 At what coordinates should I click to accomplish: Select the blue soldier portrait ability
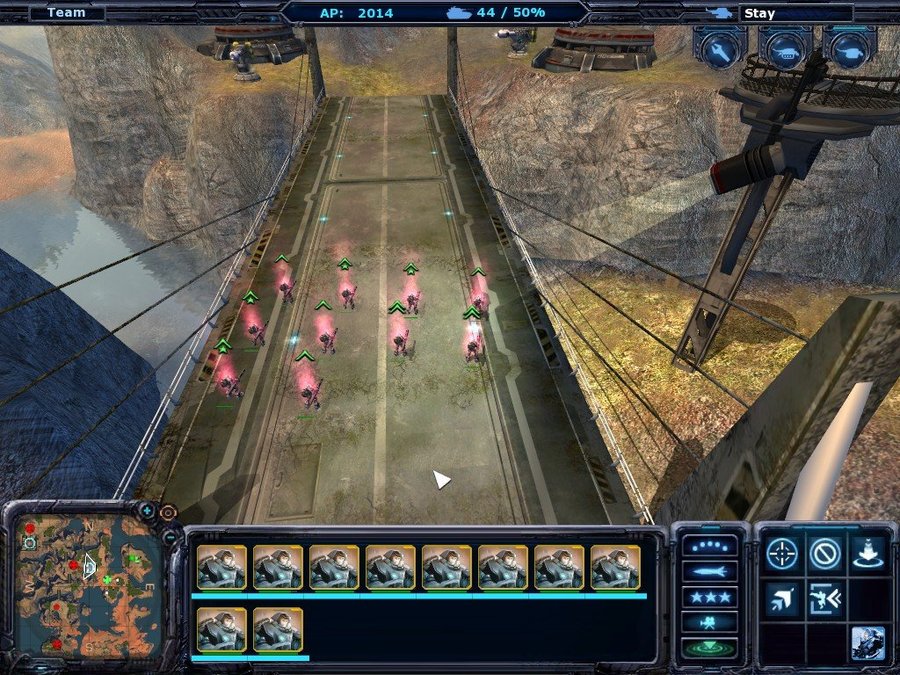[x=868, y=643]
